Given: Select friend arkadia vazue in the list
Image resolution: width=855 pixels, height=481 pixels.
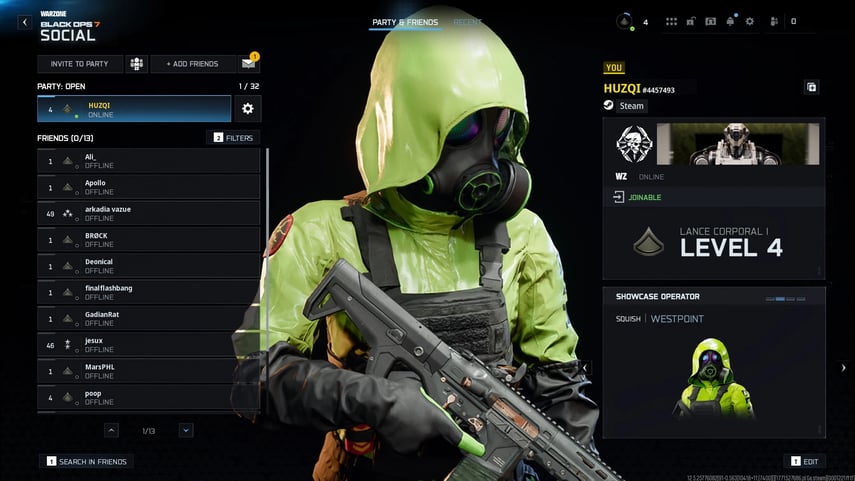Looking at the screenshot, I should click(148, 213).
